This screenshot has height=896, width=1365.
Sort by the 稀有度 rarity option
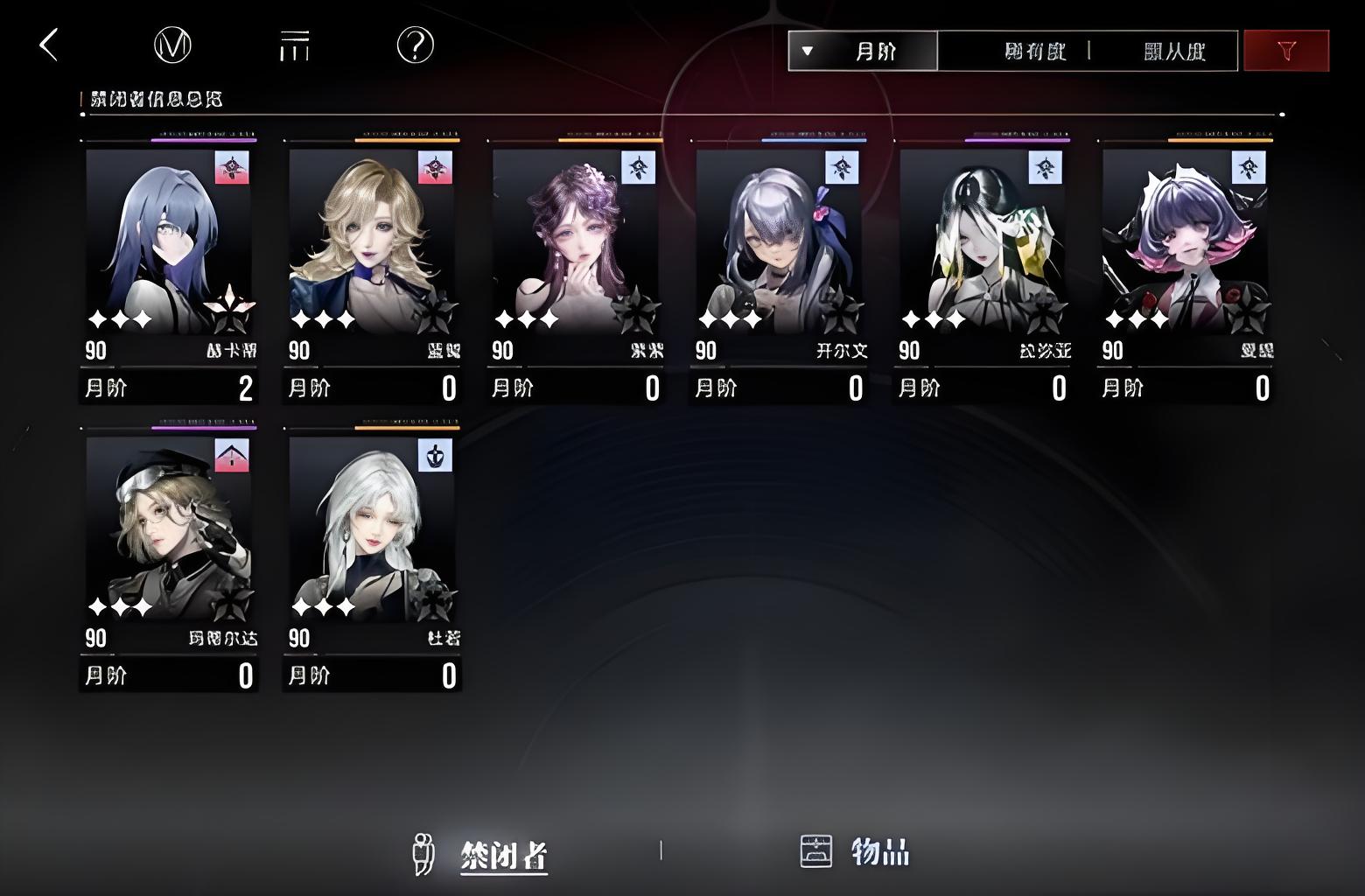[1035, 52]
